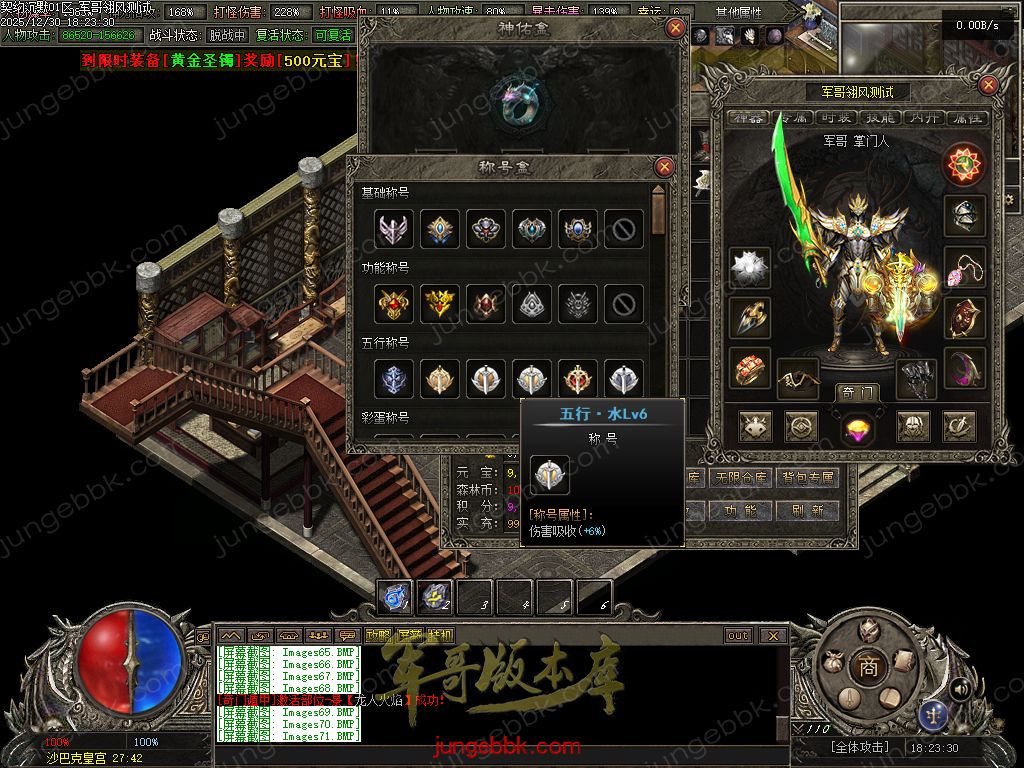This screenshot has height=768, width=1024.
Task: Open the 商 shop button
Action: (x=868, y=667)
